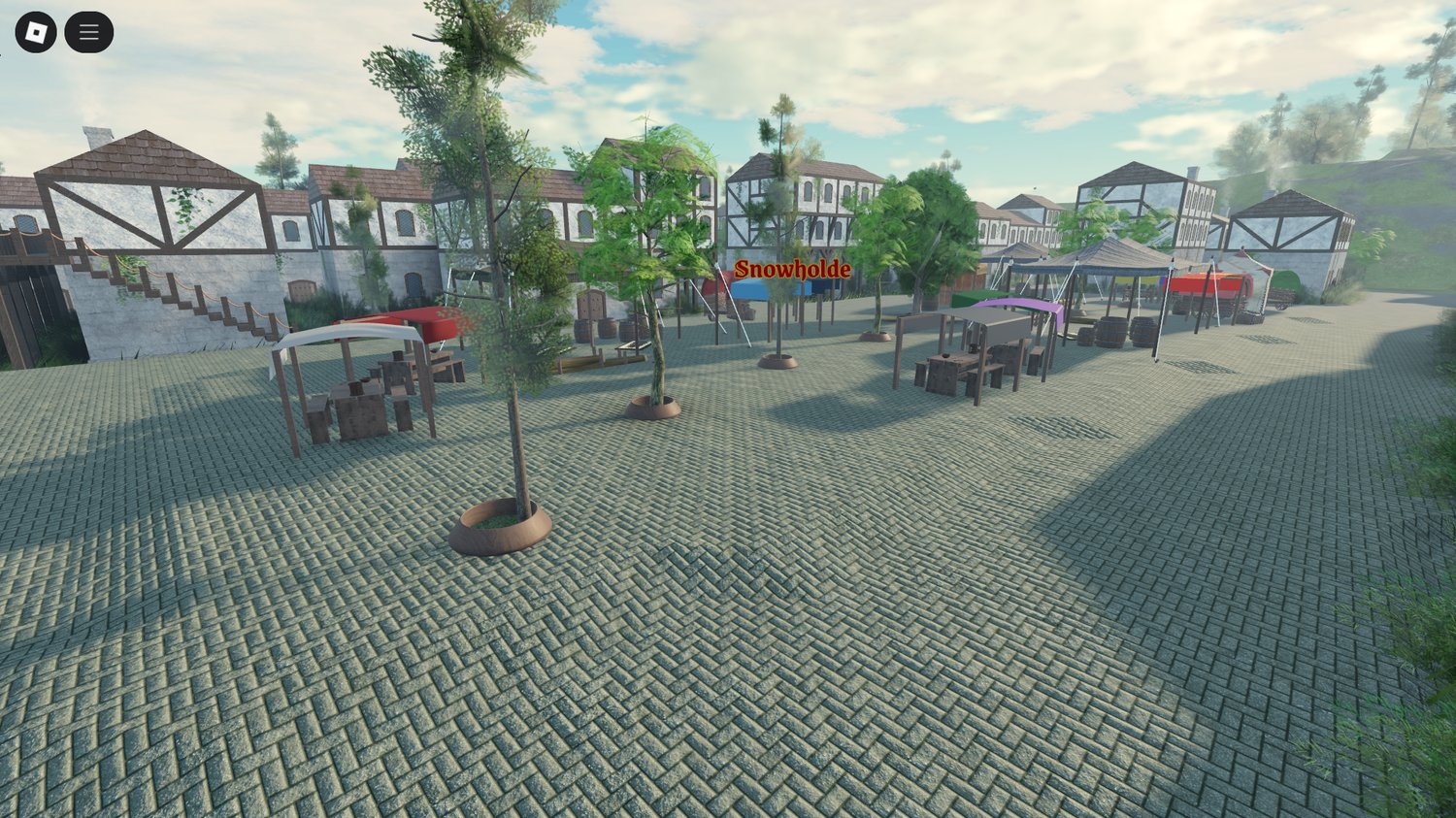Image resolution: width=1456 pixels, height=818 pixels.
Task: Select a wooden barrel near the tents
Action: (x=1109, y=330)
